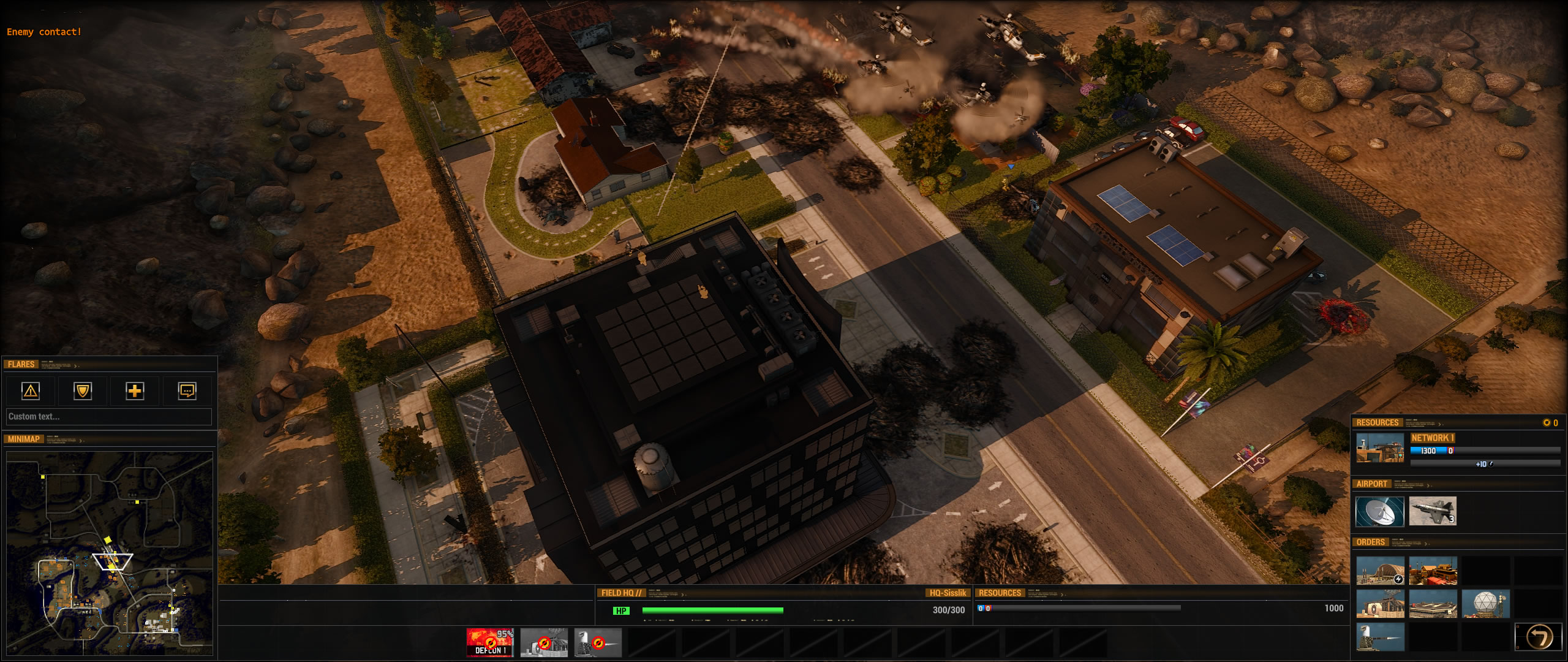The image size is (1568, 662).
Task: Select the speech bubble message flare
Action: (187, 390)
